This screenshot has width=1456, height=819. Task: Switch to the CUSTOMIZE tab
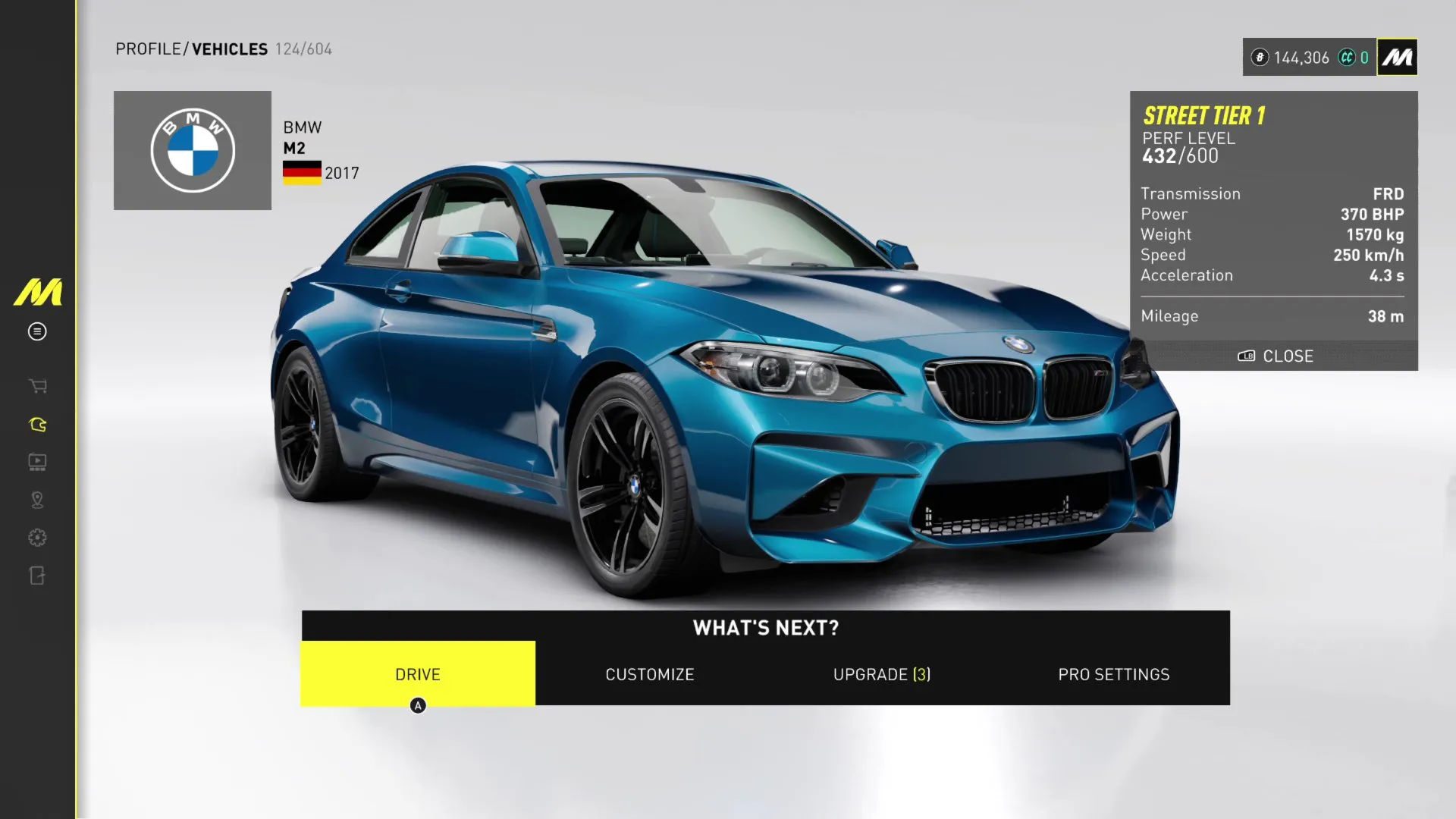[x=649, y=674]
